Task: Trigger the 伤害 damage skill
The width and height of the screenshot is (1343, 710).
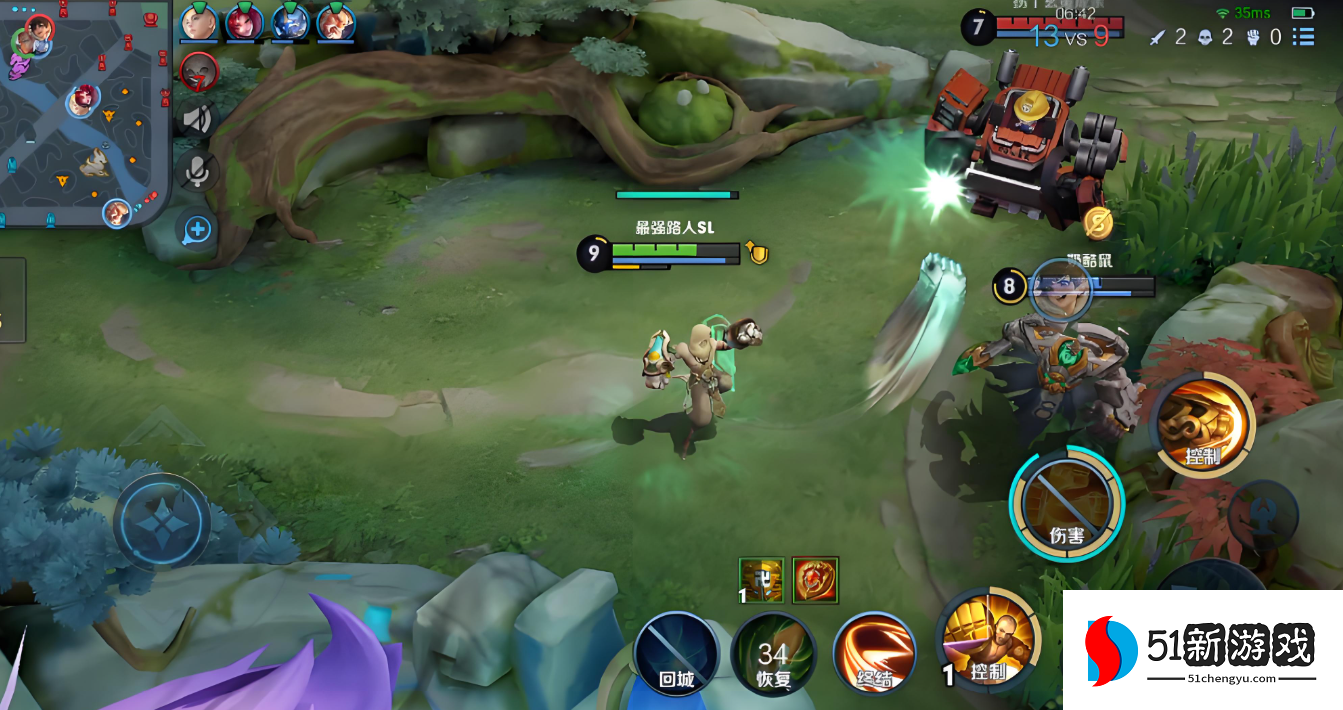Action: (1066, 503)
